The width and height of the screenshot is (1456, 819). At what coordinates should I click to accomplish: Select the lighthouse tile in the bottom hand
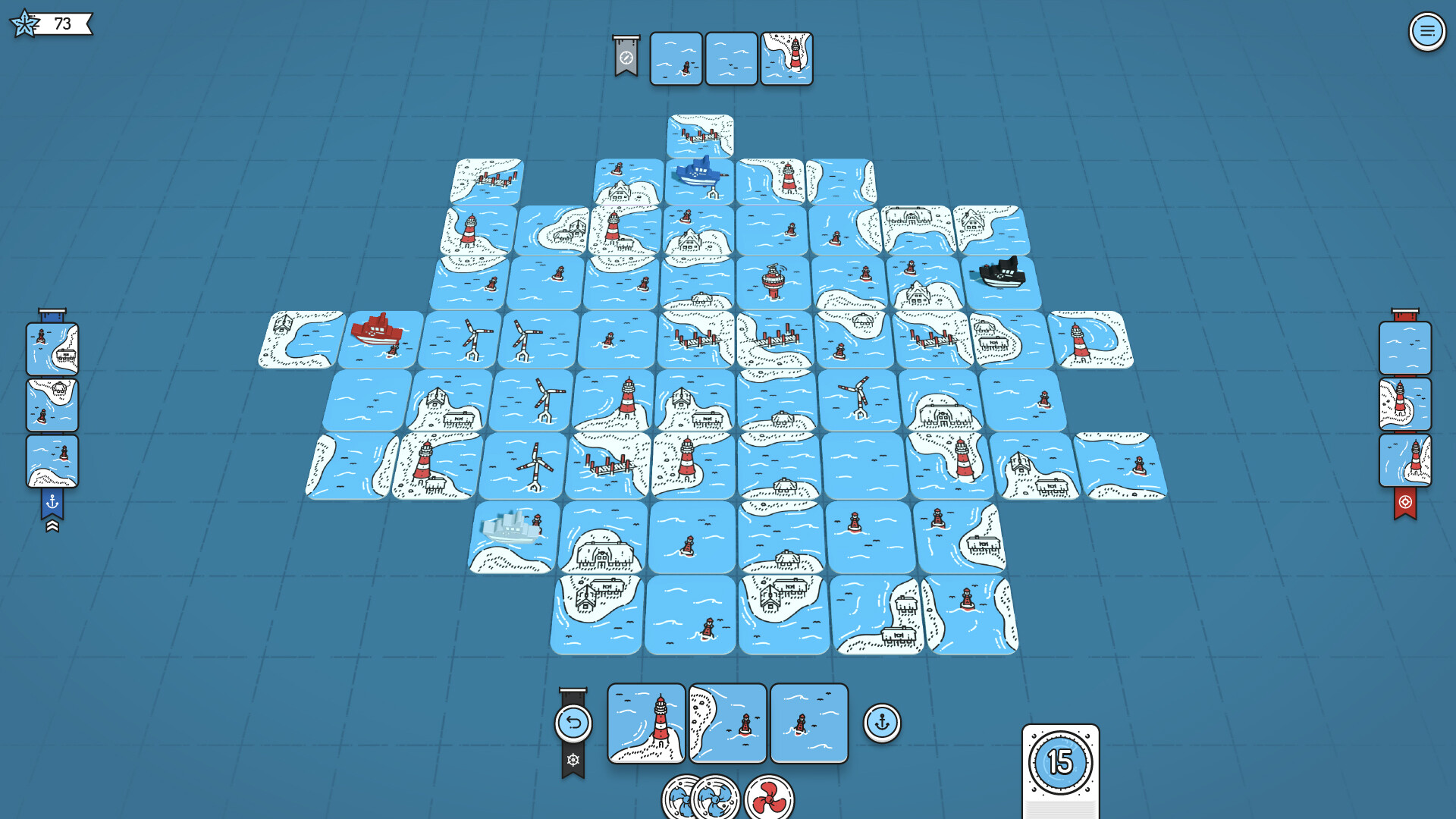pos(646,723)
